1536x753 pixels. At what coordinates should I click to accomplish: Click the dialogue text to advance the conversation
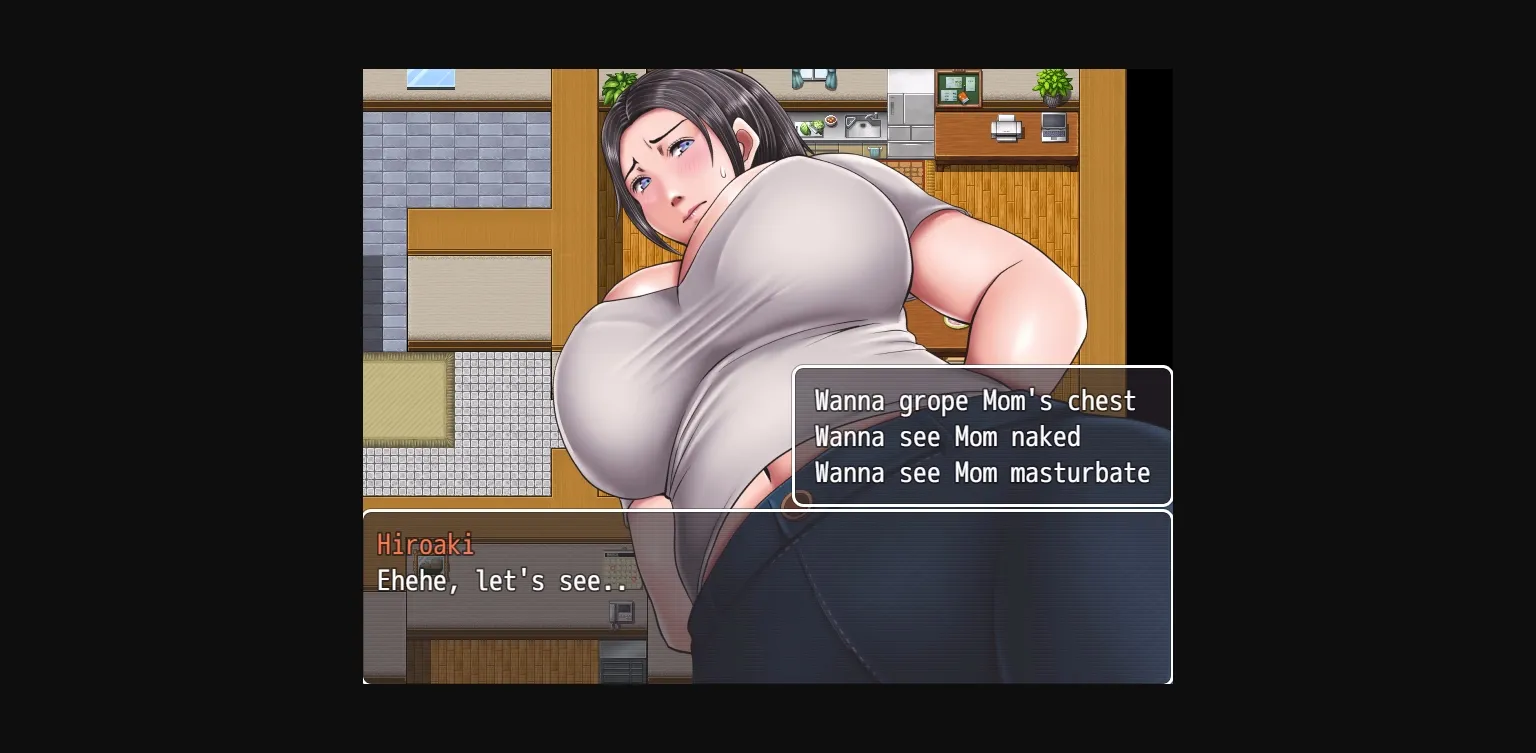point(502,581)
